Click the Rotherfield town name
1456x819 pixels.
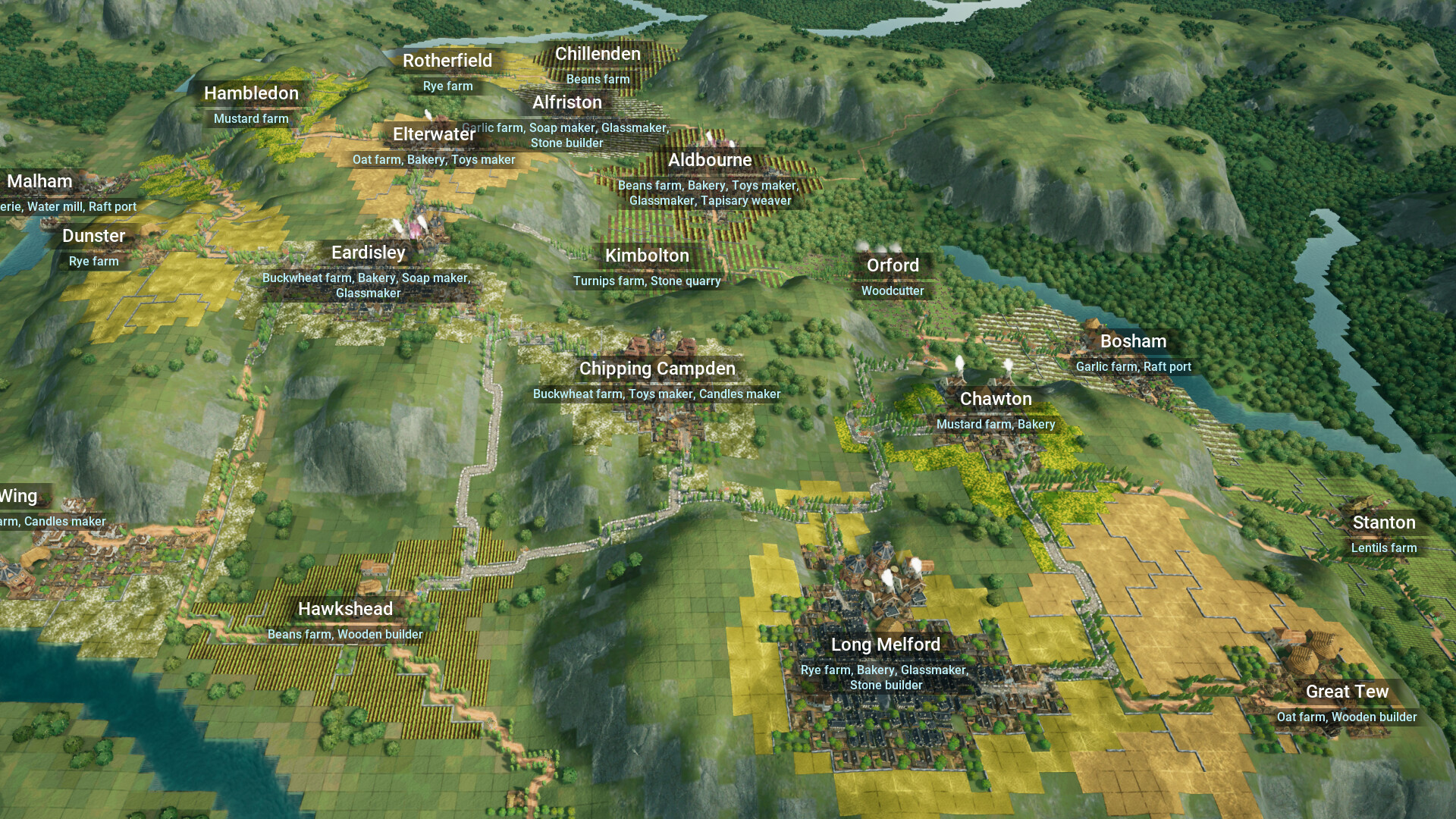click(x=447, y=61)
